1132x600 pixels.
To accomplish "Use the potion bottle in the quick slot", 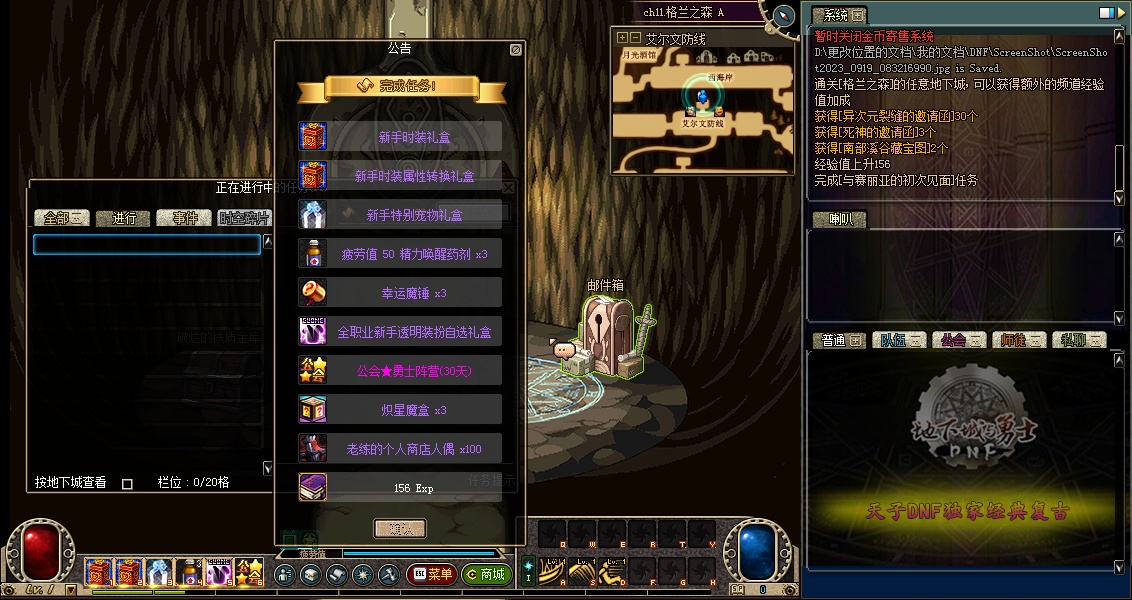I will [189, 573].
